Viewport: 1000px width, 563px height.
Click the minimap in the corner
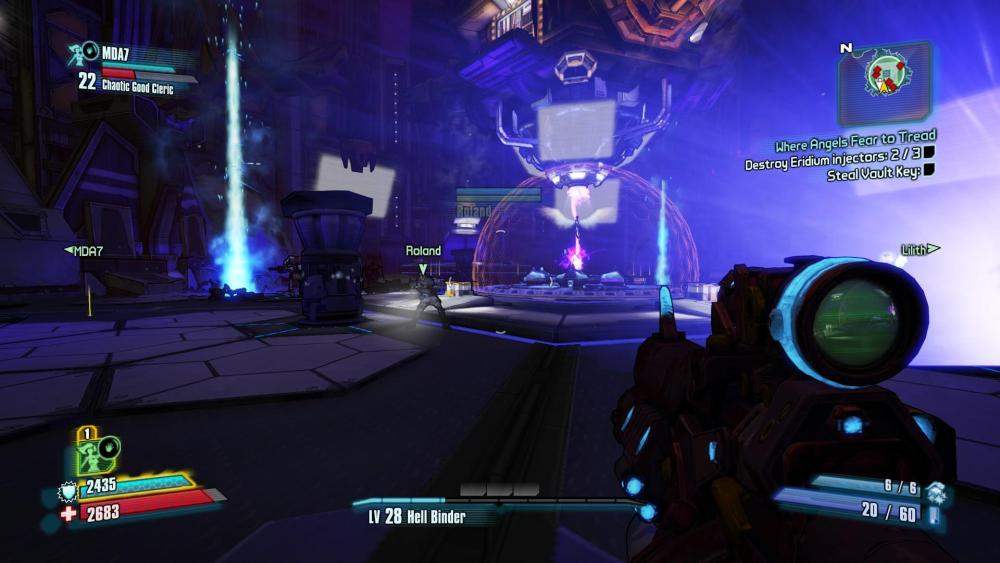click(x=885, y=83)
